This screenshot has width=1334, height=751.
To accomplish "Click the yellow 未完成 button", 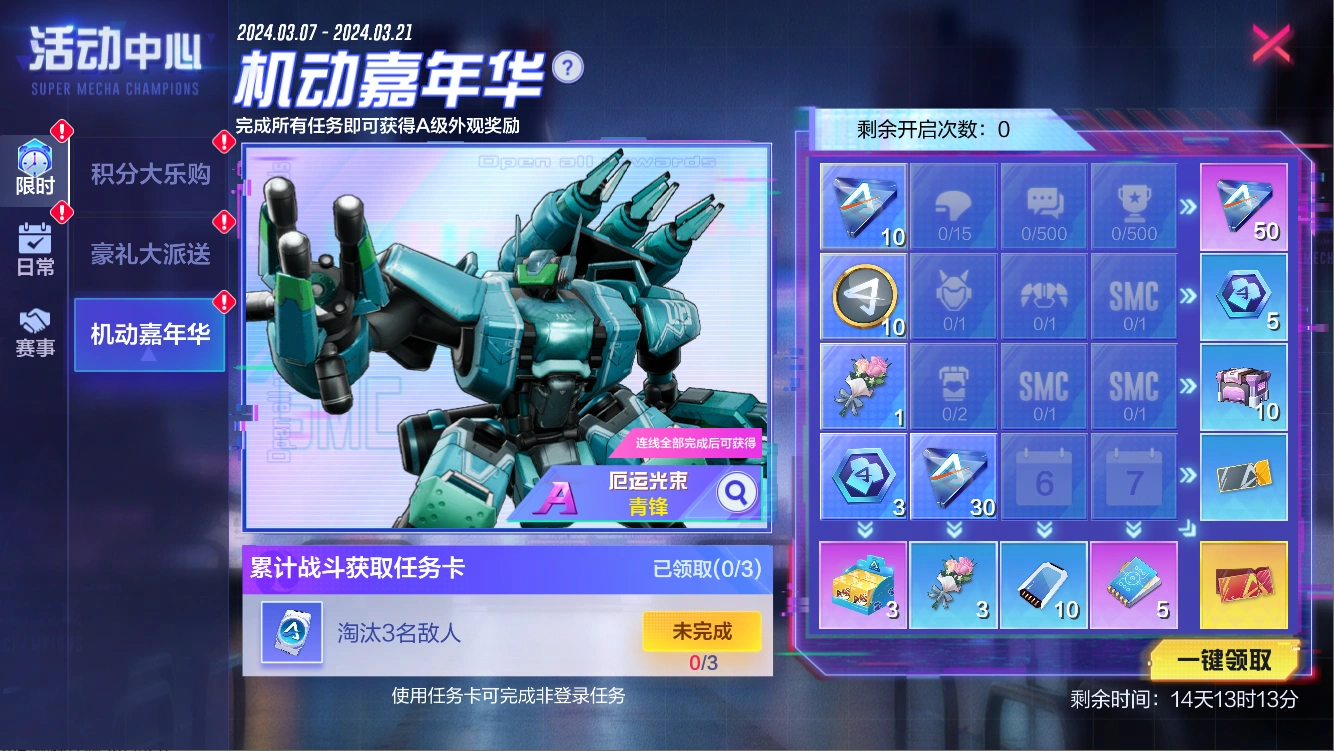I will (704, 631).
